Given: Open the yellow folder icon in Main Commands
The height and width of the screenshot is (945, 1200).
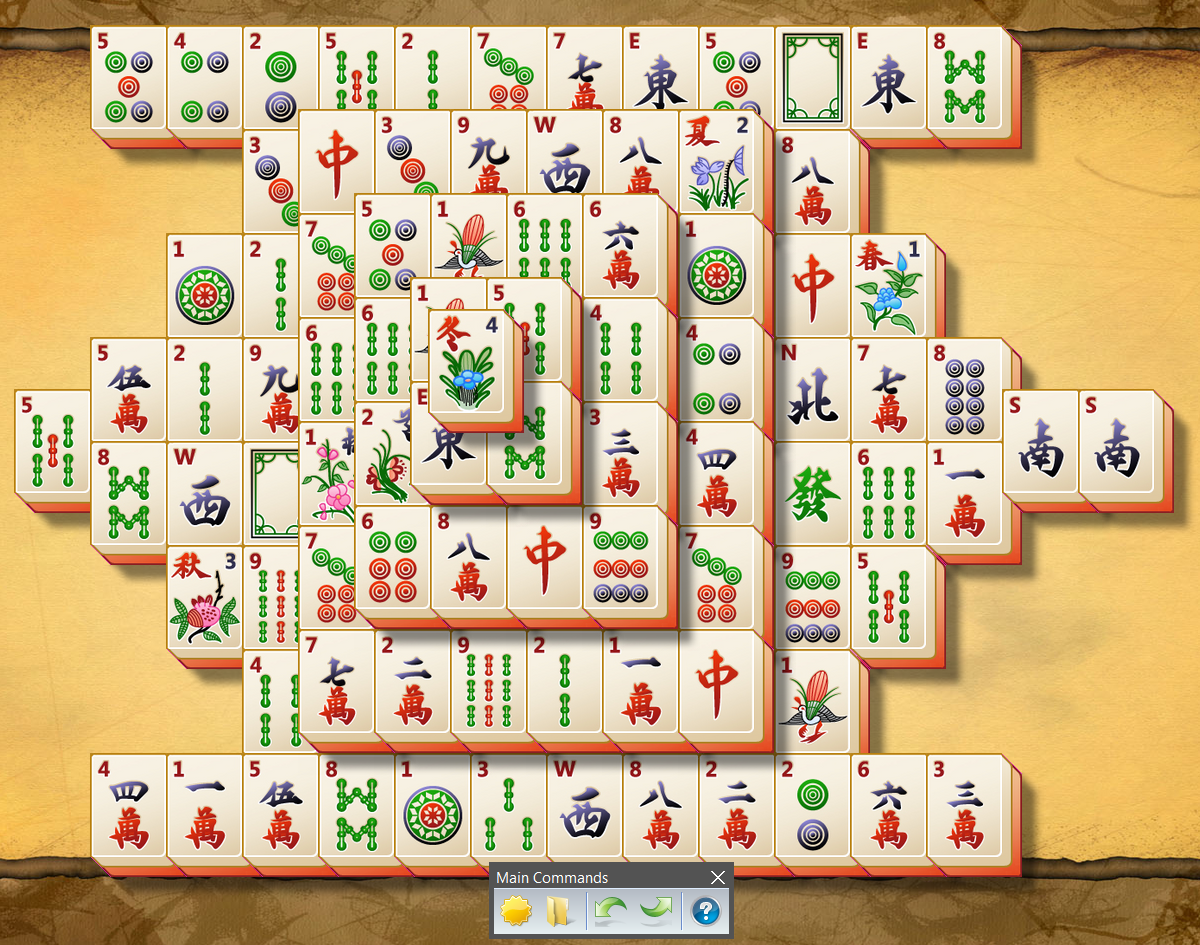Looking at the screenshot, I should pos(557,911).
